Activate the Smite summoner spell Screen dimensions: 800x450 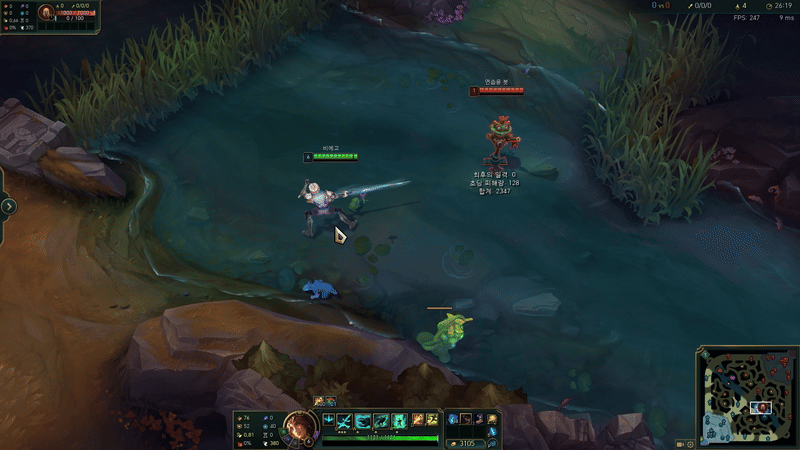[x=417, y=421]
